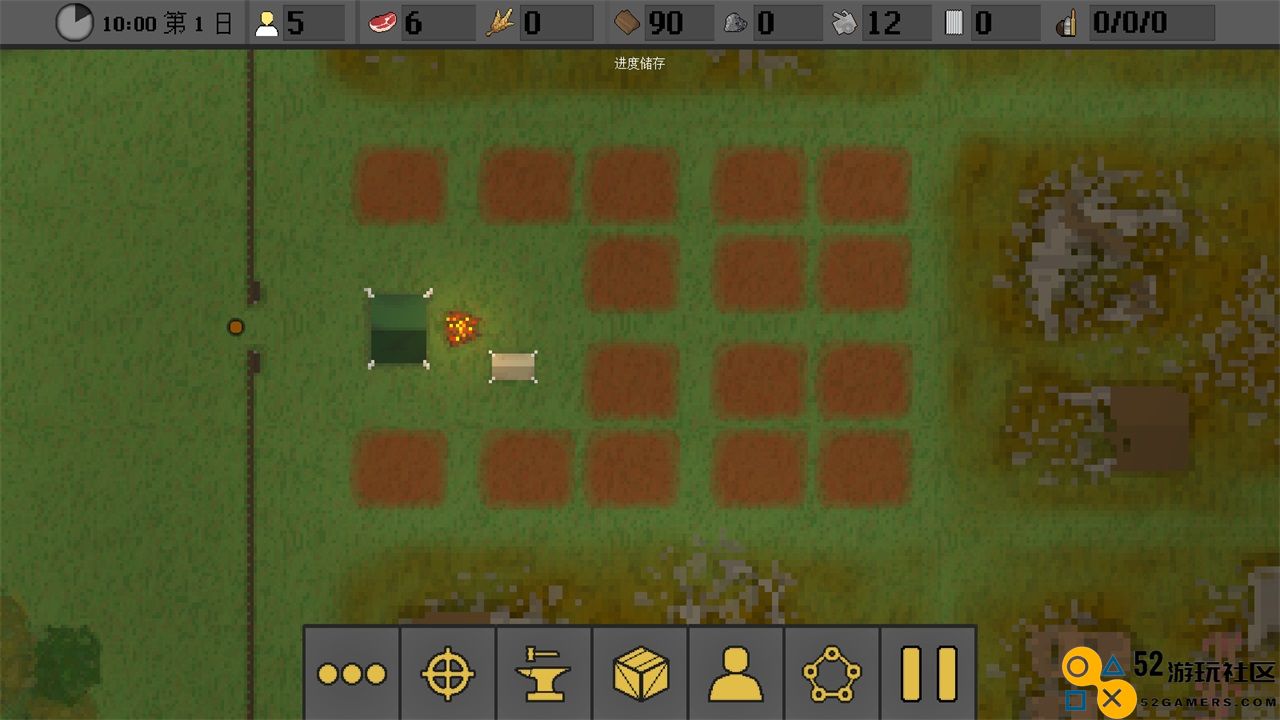
Task: Open the three-dots more options menu
Action: 351,673
